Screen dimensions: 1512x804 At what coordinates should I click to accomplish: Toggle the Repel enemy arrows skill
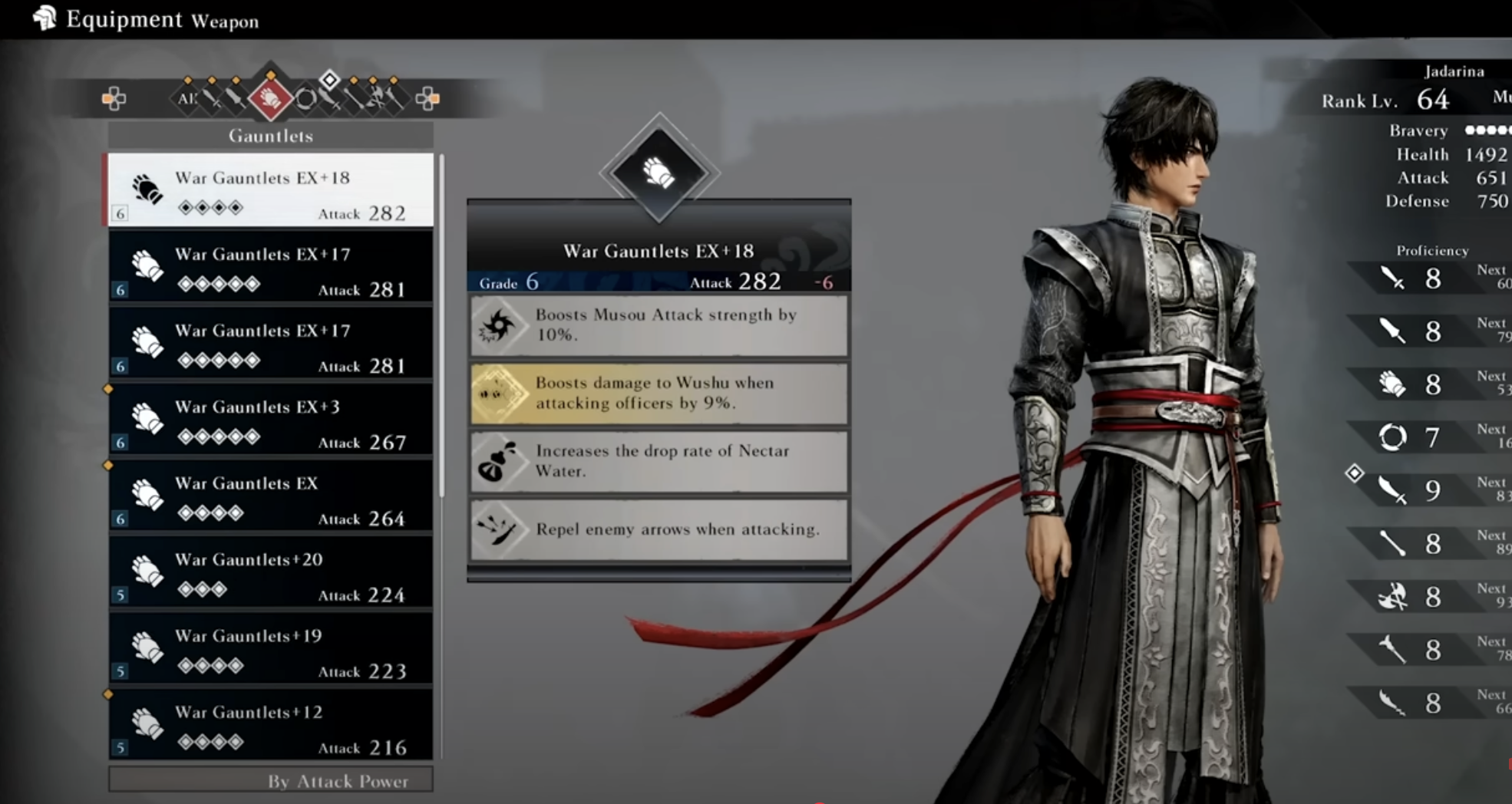pos(659,529)
